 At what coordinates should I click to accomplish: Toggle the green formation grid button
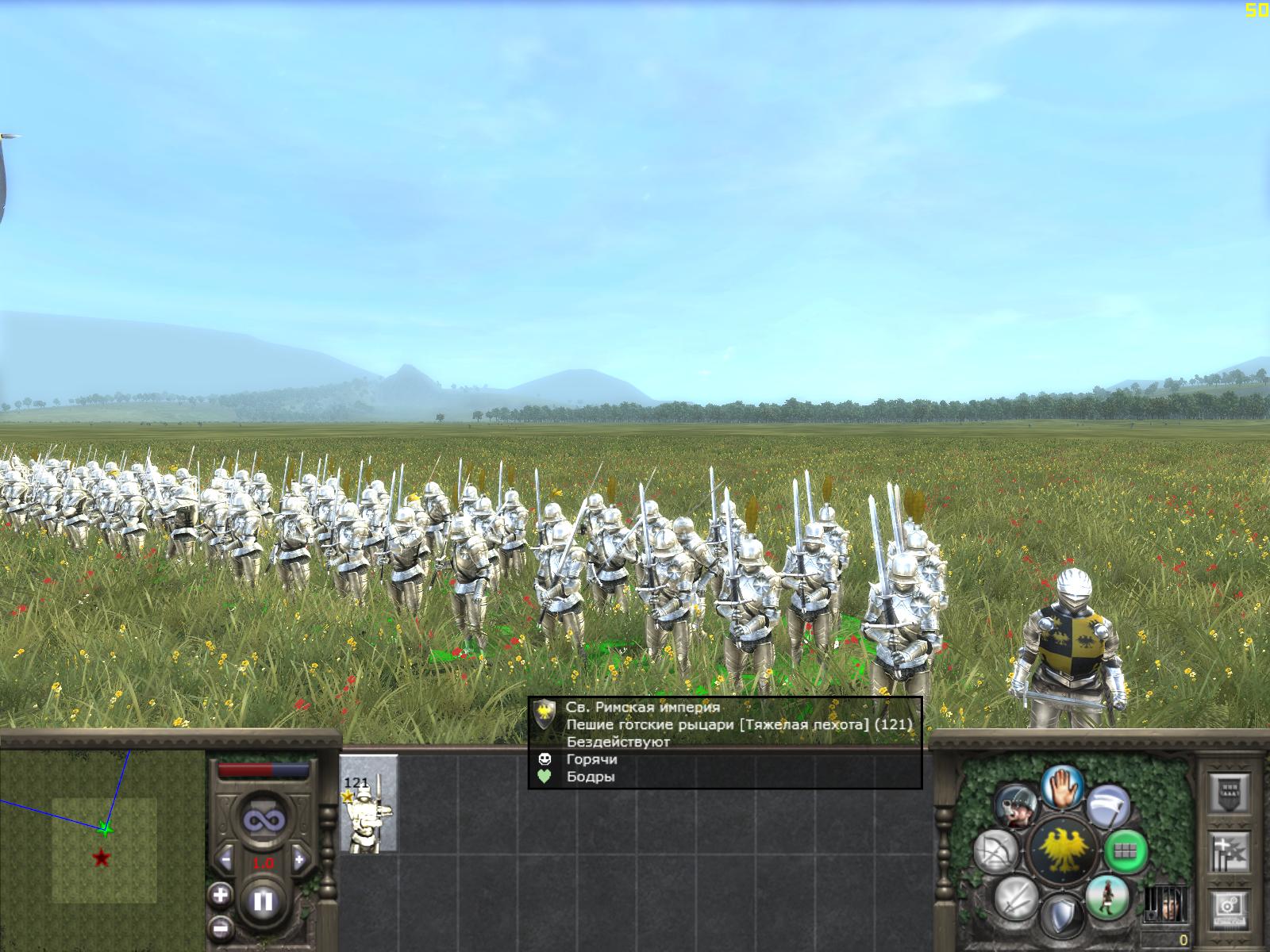(x=1126, y=851)
